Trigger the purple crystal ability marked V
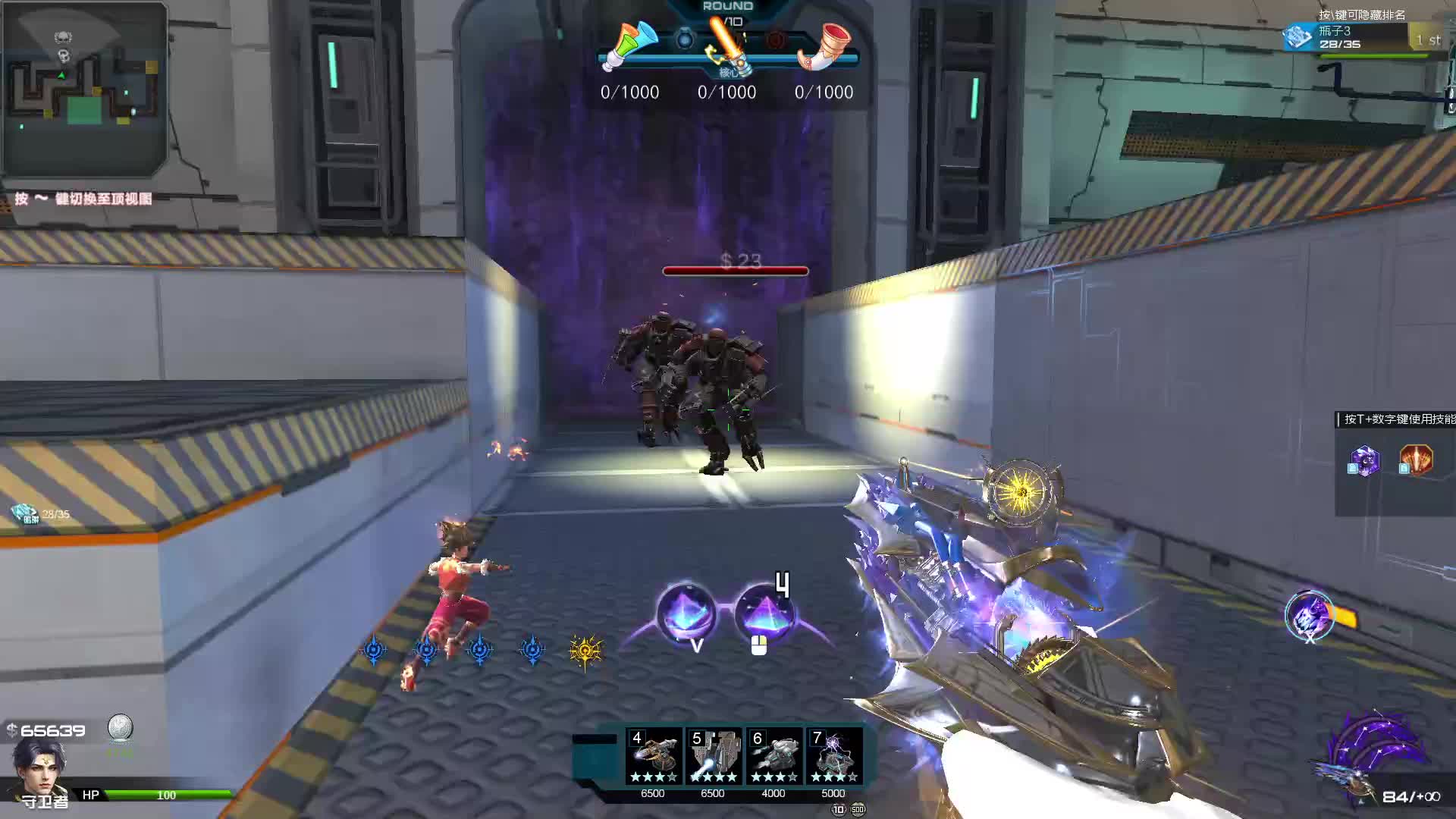The height and width of the screenshot is (819, 1456). [686, 614]
